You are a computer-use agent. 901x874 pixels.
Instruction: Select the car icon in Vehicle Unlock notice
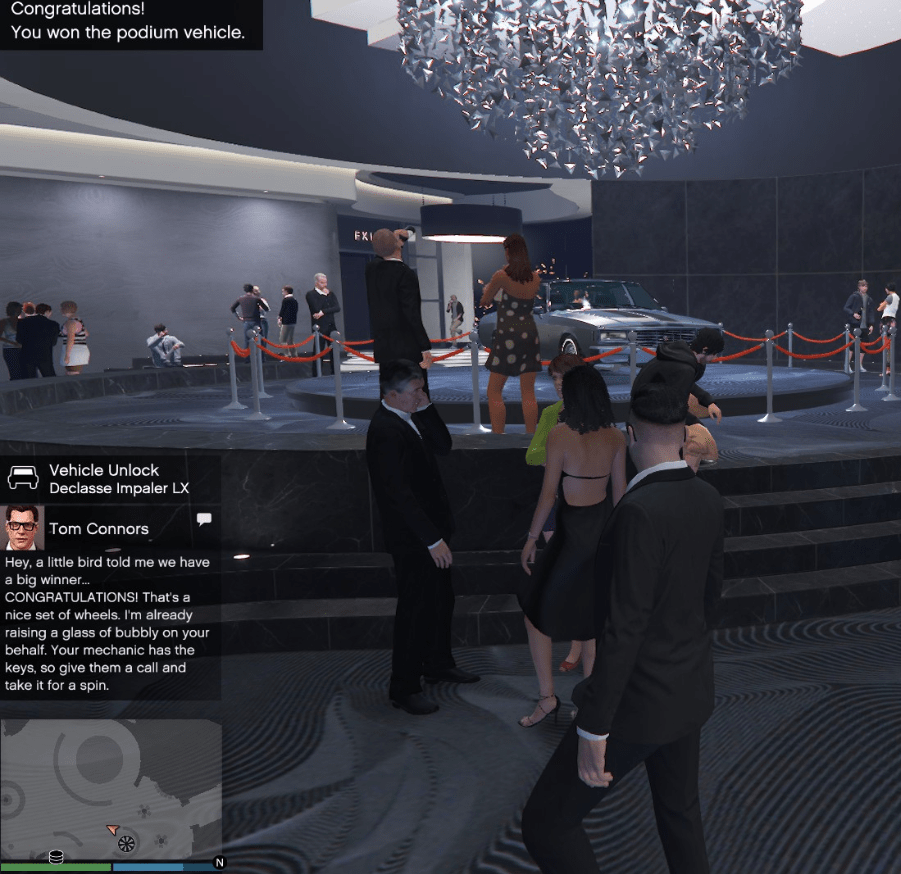pyautogui.click(x=23, y=478)
